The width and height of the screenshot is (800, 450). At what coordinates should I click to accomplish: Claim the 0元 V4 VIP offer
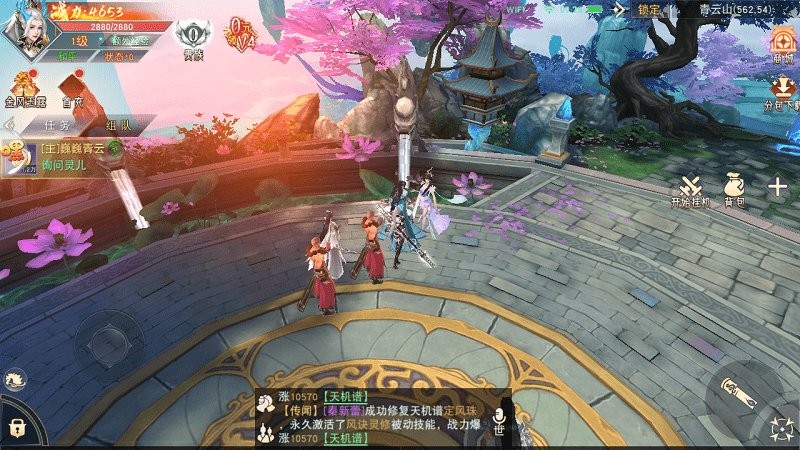pyautogui.click(x=240, y=31)
